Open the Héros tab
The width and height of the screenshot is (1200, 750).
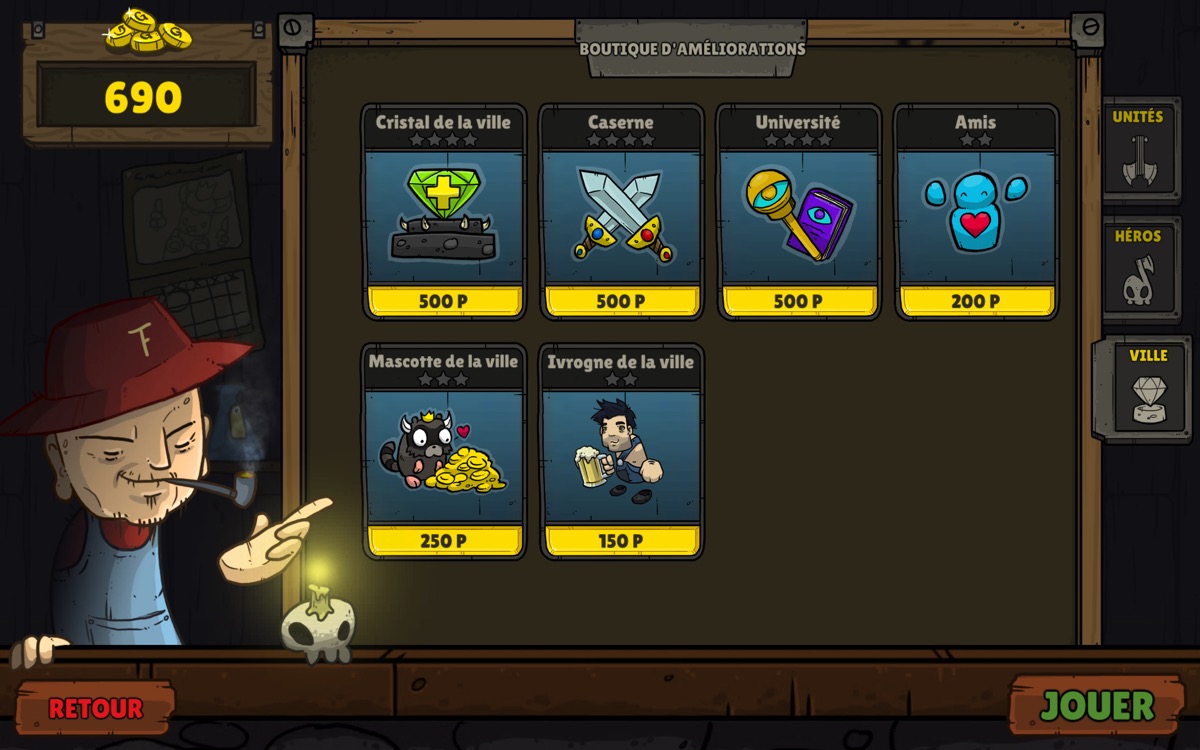tap(1139, 269)
